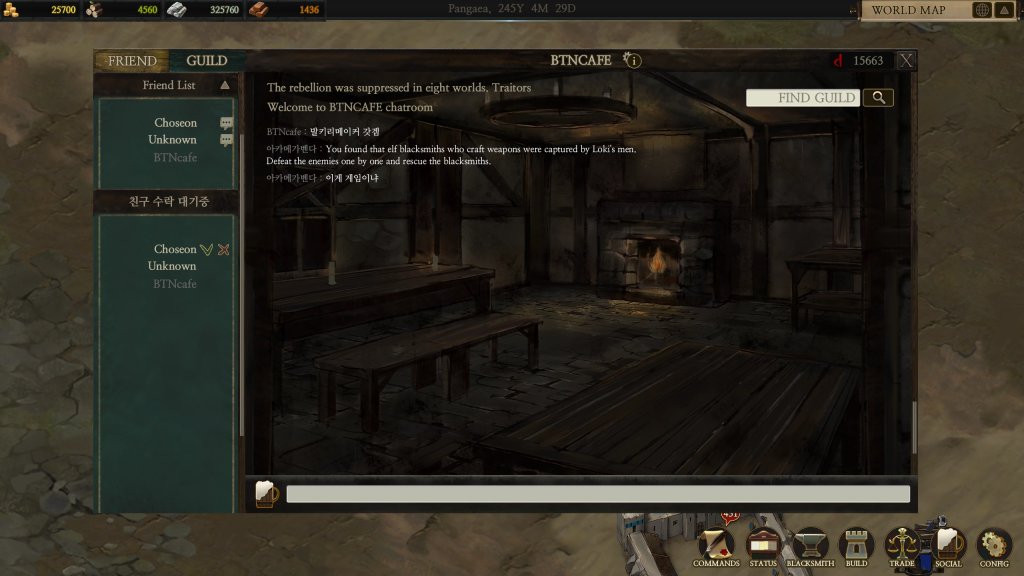Reject Choseon's pending friend request
Image resolution: width=1024 pixels, height=576 pixels.
click(x=224, y=249)
